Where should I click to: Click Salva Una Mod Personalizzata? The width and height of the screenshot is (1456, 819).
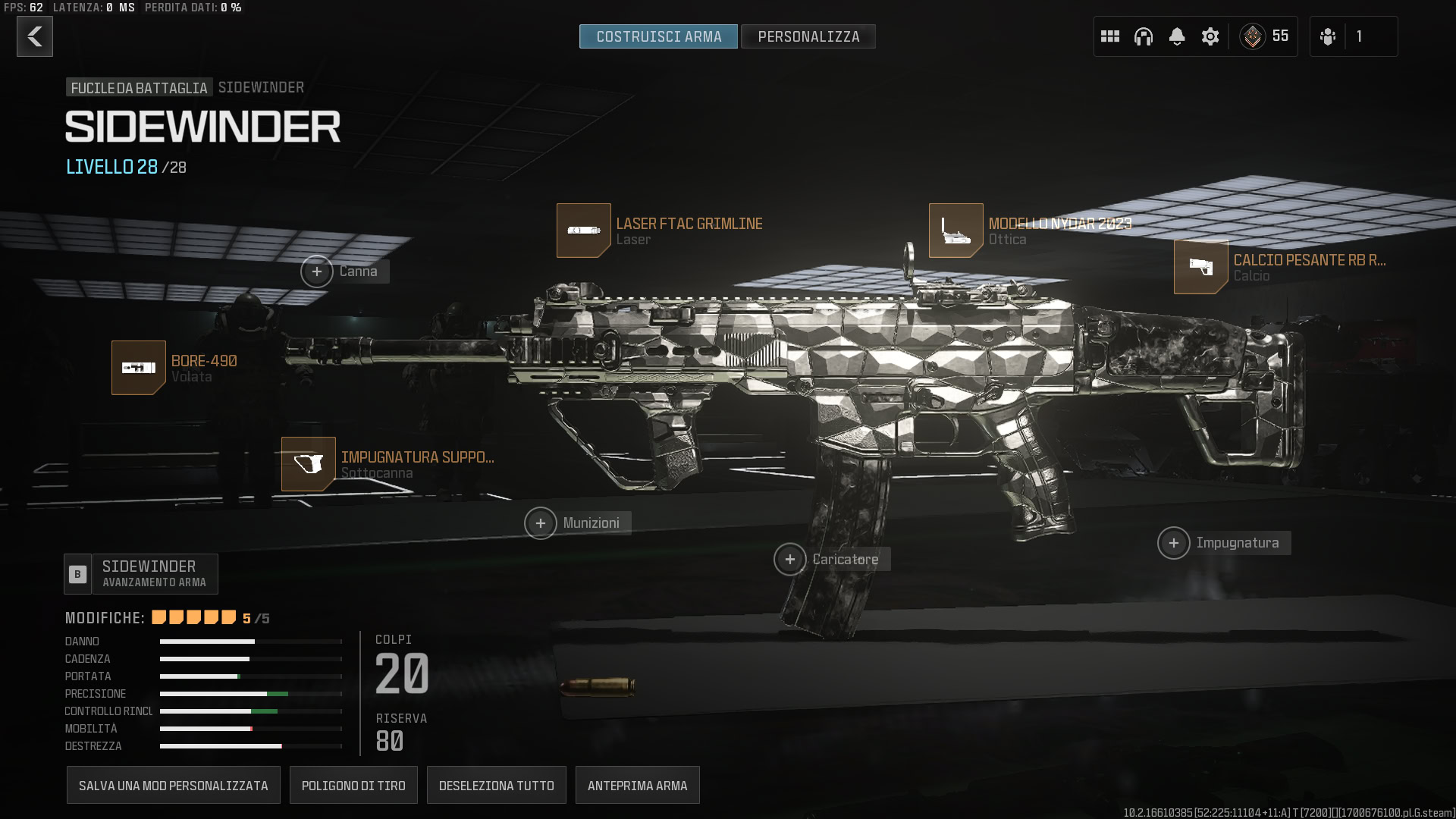point(174,786)
